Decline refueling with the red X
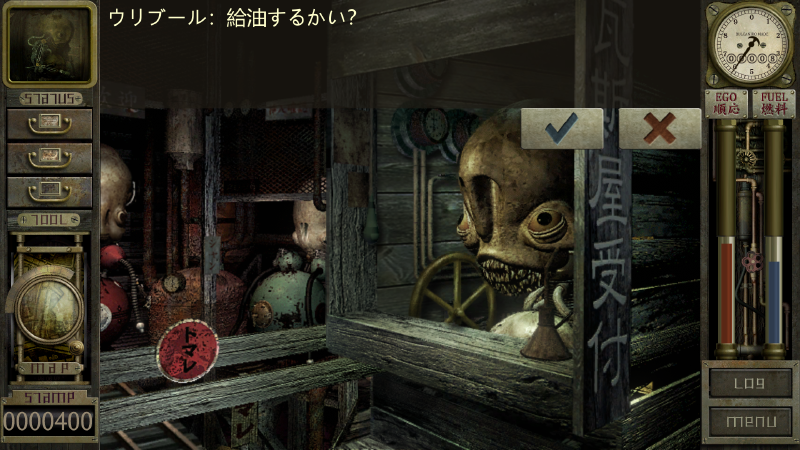Viewport: 800px width, 450px height. pyautogui.click(x=659, y=128)
